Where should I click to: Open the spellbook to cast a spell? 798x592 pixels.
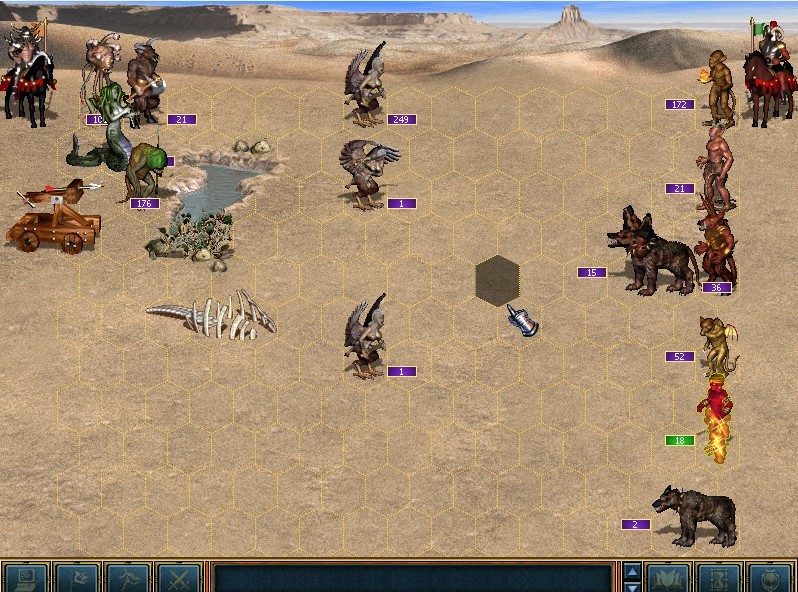point(668,578)
